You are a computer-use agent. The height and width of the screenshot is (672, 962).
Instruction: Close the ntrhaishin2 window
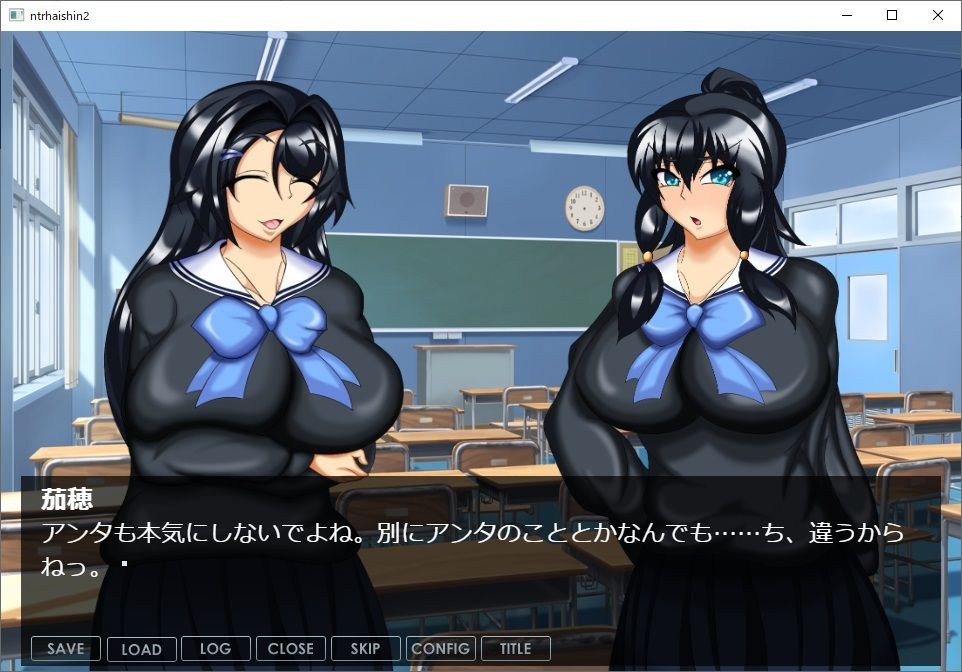tap(938, 15)
